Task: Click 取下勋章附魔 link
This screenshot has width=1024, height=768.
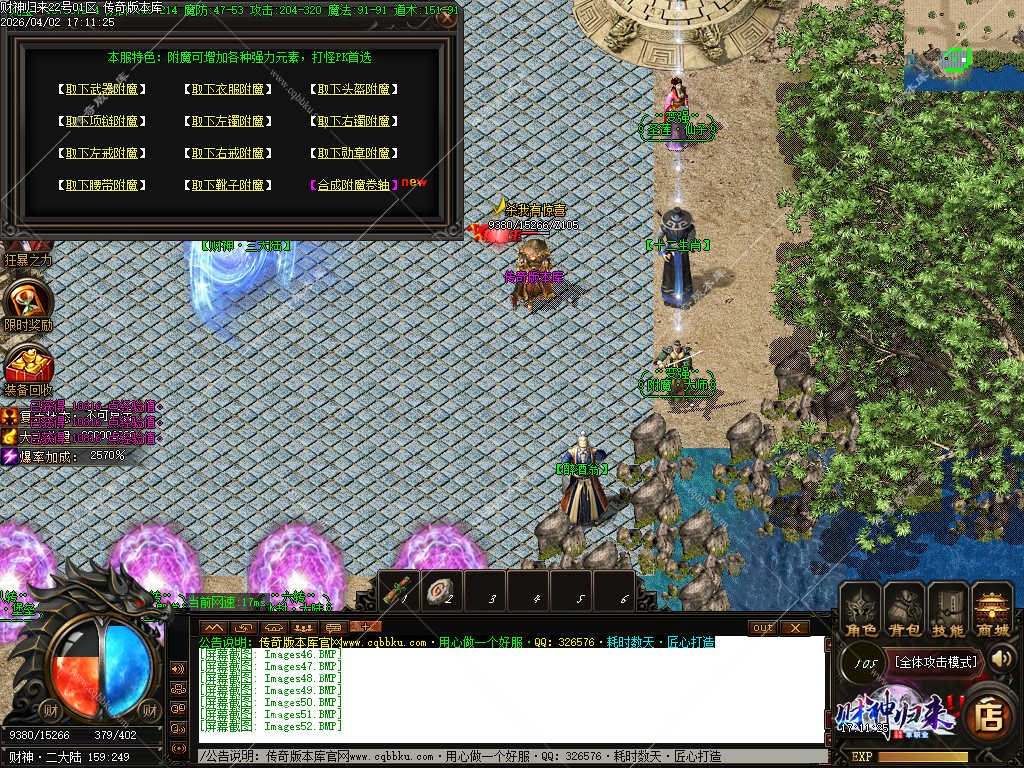Action: coord(354,153)
